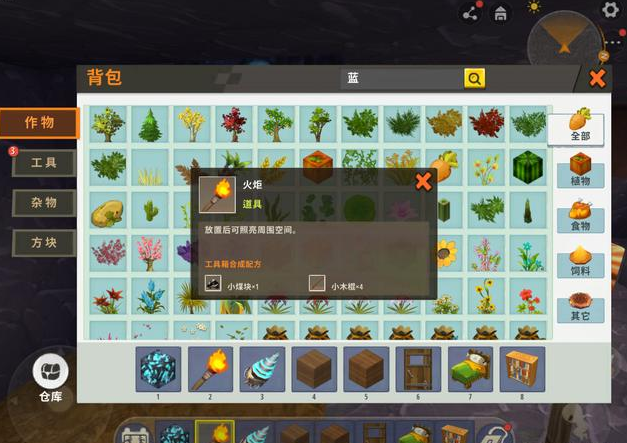Image resolution: width=627 pixels, height=443 pixels.
Task: Switch to the 方块 blocks tab
Action: pyautogui.click(x=44, y=243)
